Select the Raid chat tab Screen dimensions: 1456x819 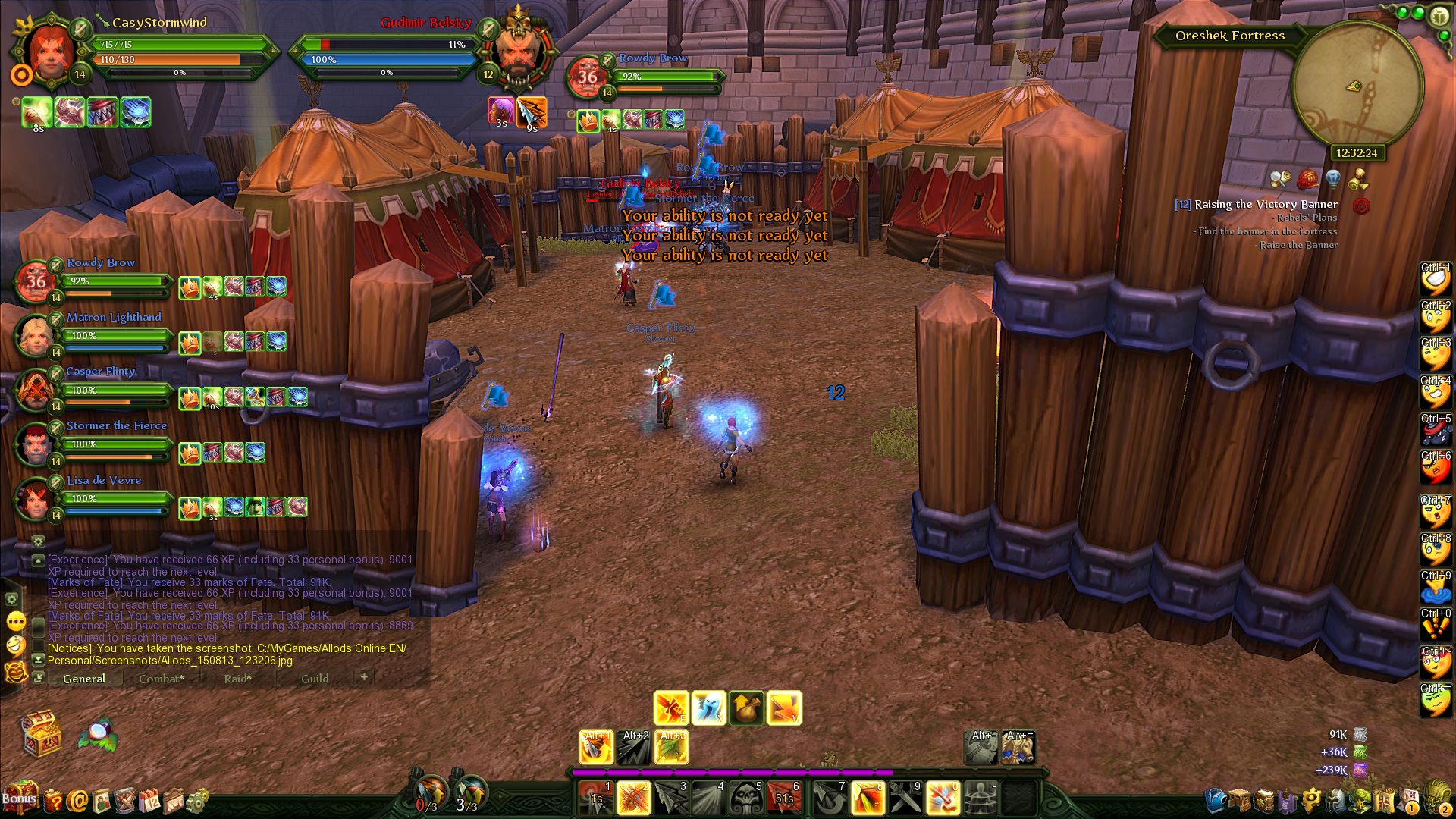point(237,679)
